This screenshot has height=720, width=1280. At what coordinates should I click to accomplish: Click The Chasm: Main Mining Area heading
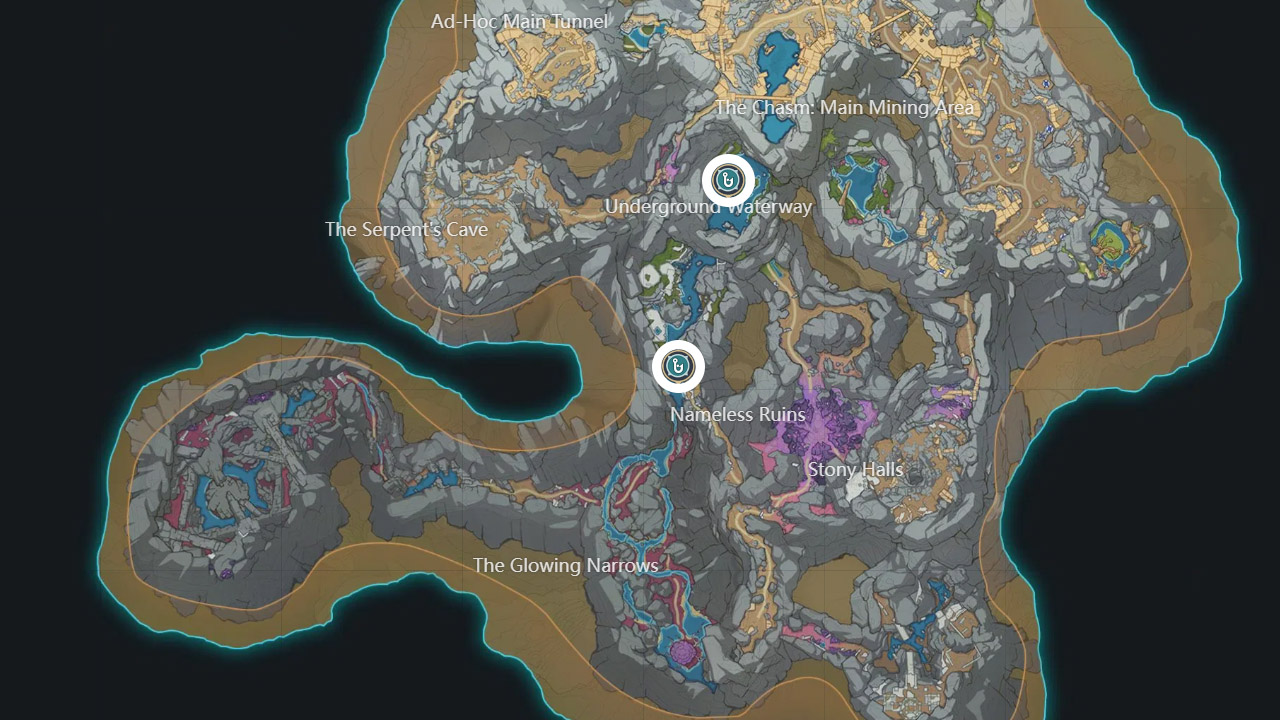[x=846, y=105]
